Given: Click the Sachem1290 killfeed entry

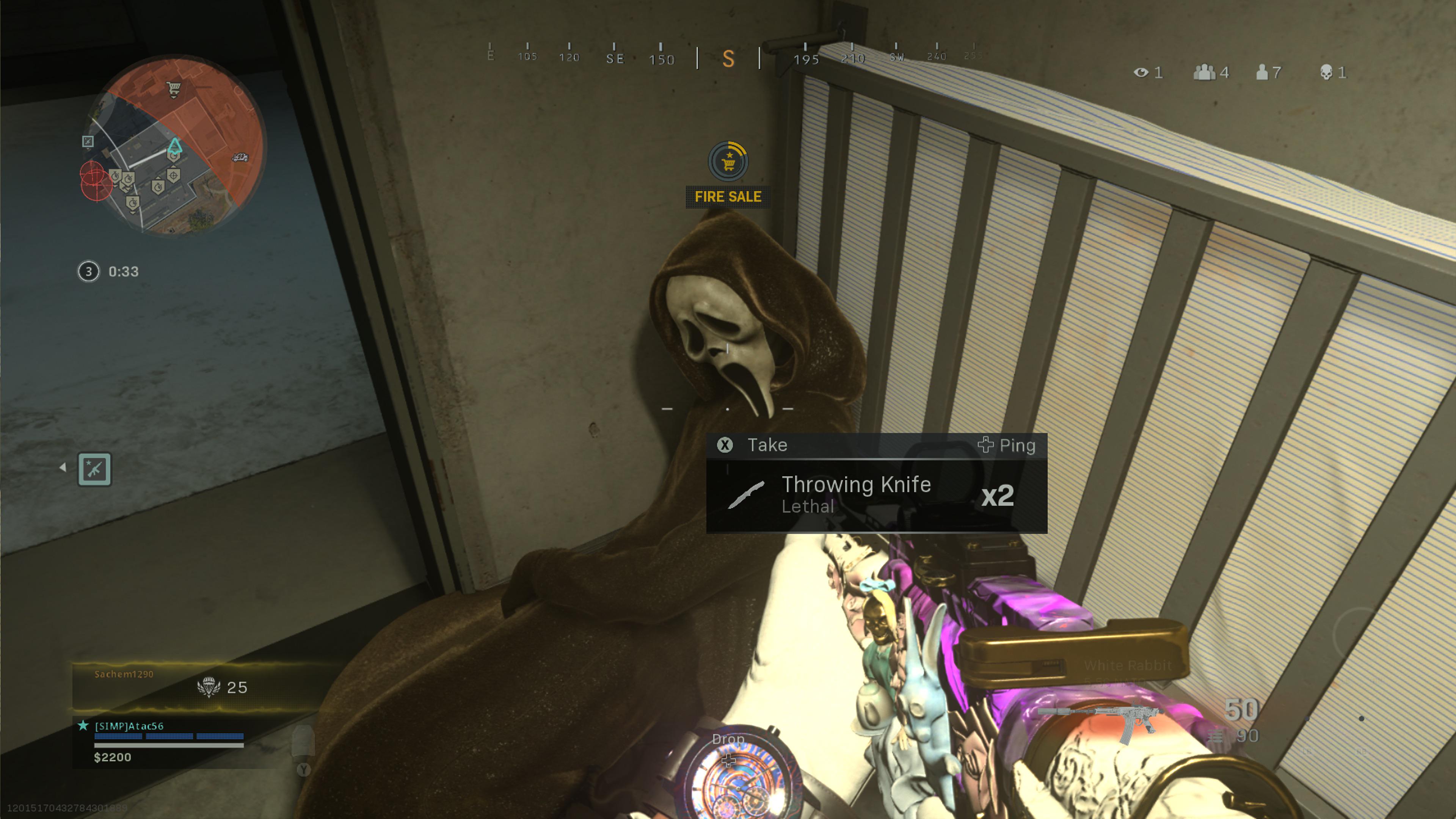Looking at the screenshot, I should coord(124,674).
